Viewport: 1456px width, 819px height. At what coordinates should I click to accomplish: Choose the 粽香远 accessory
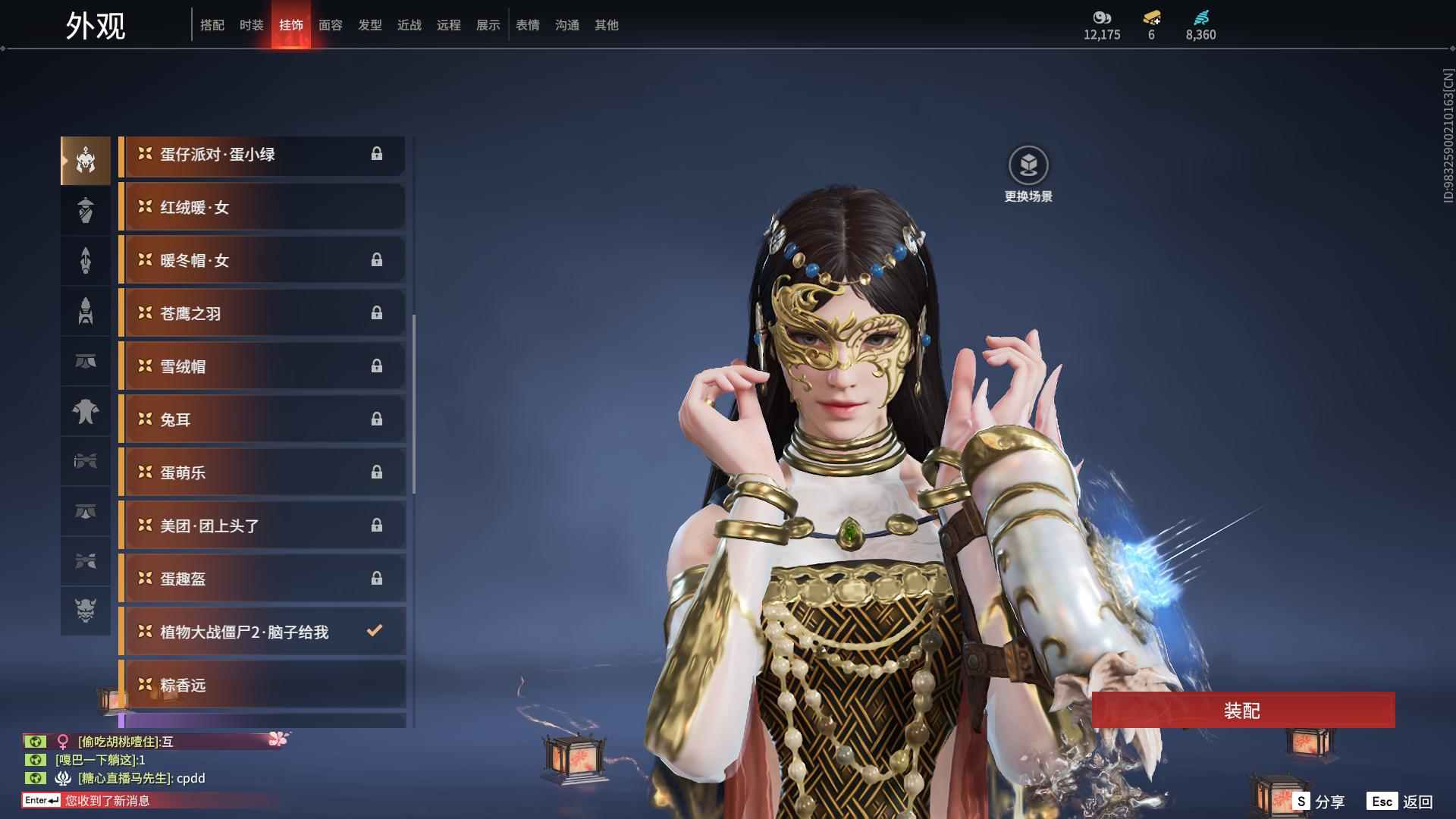point(262,685)
